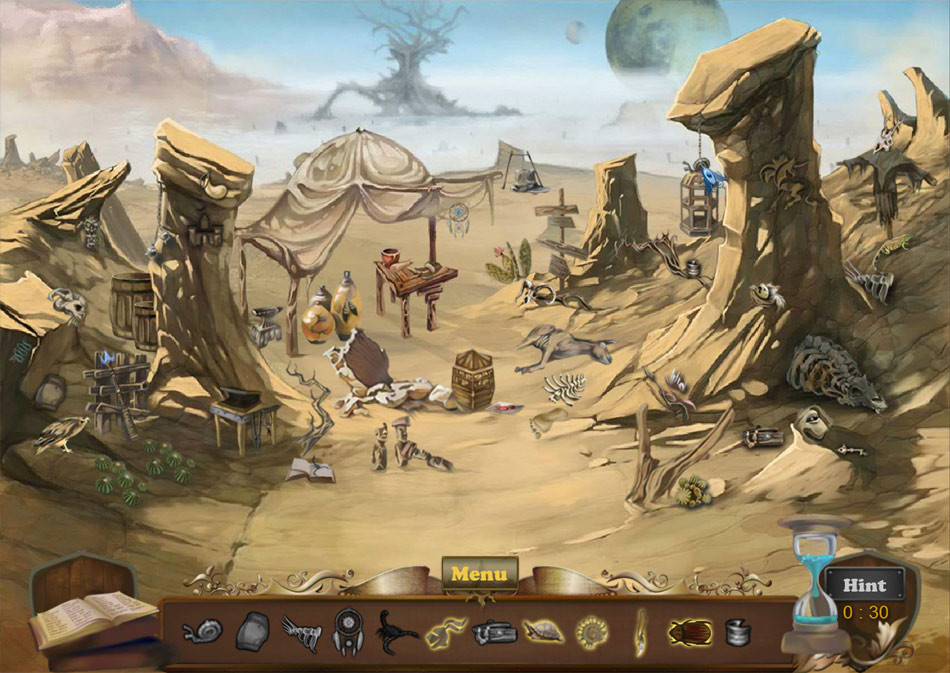The height and width of the screenshot is (673, 950).
Task: Pick the brown scarab beetle item
Action: pos(690,631)
